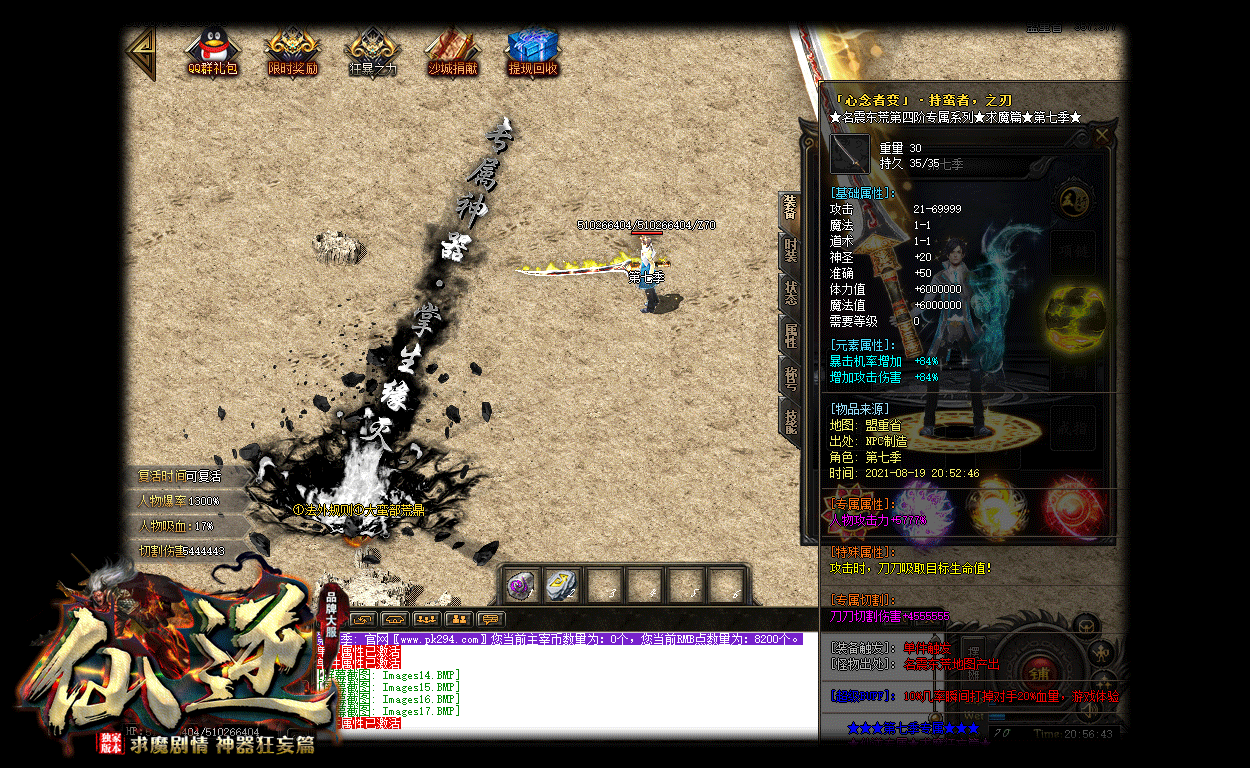This screenshot has height=768, width=1250.
Task: Use the yellow rune stone in hotbar slot 2
Action: 563,586
